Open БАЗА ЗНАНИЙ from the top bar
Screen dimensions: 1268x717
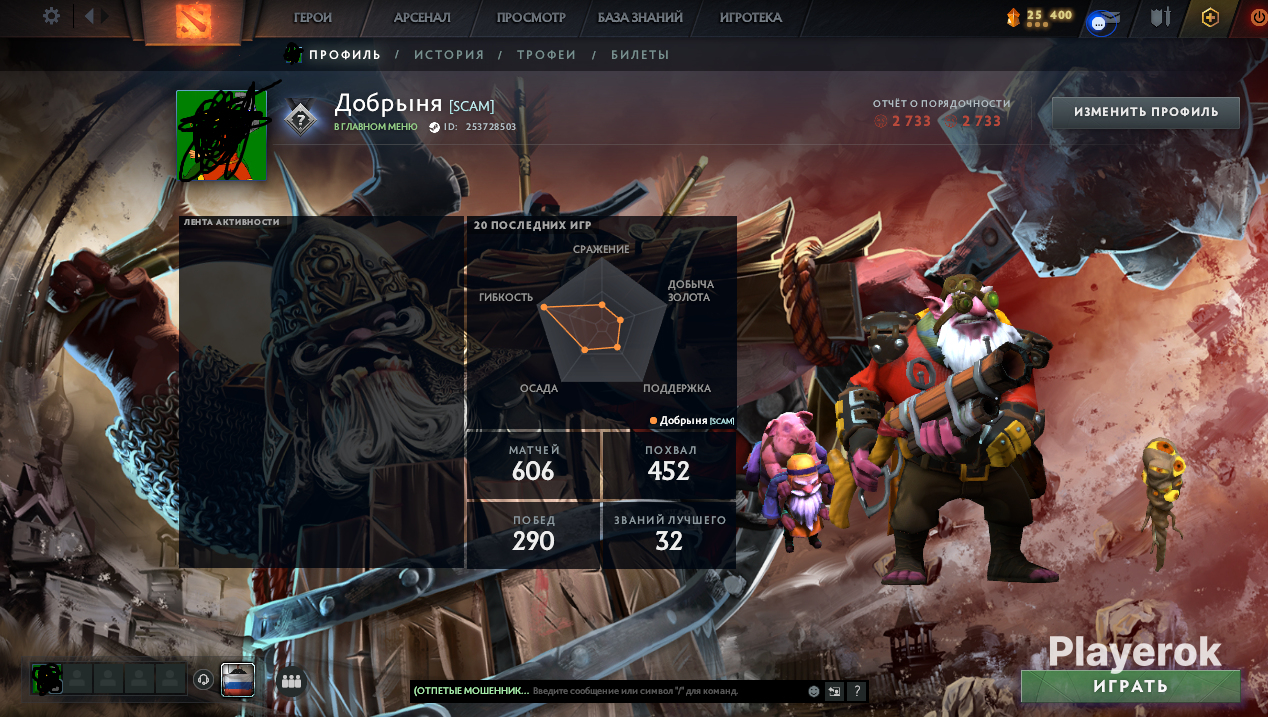(x=640, y=17)
